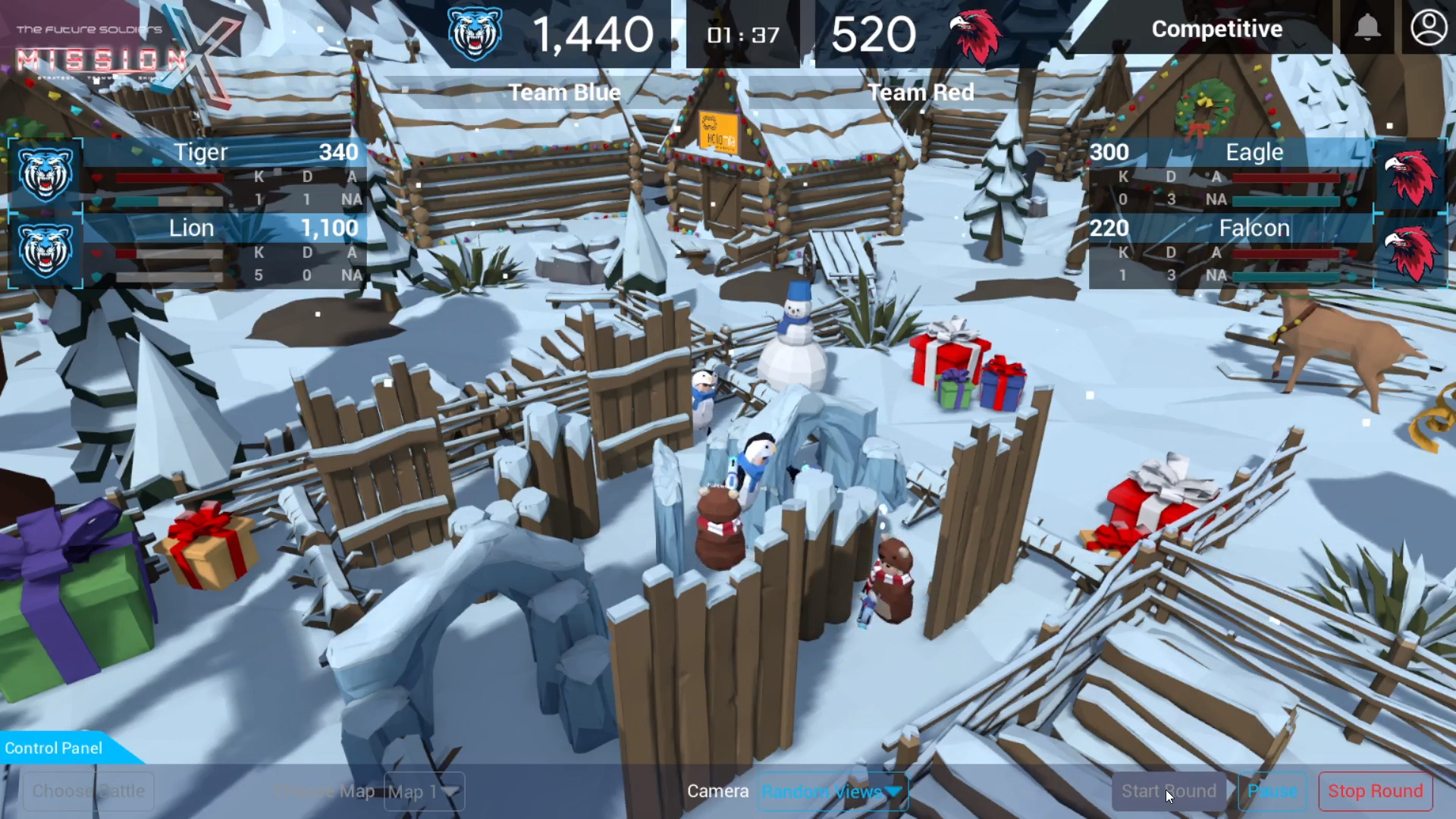Click the Choose Battle button
The image size is (1456, 819).
coord(88,791)
